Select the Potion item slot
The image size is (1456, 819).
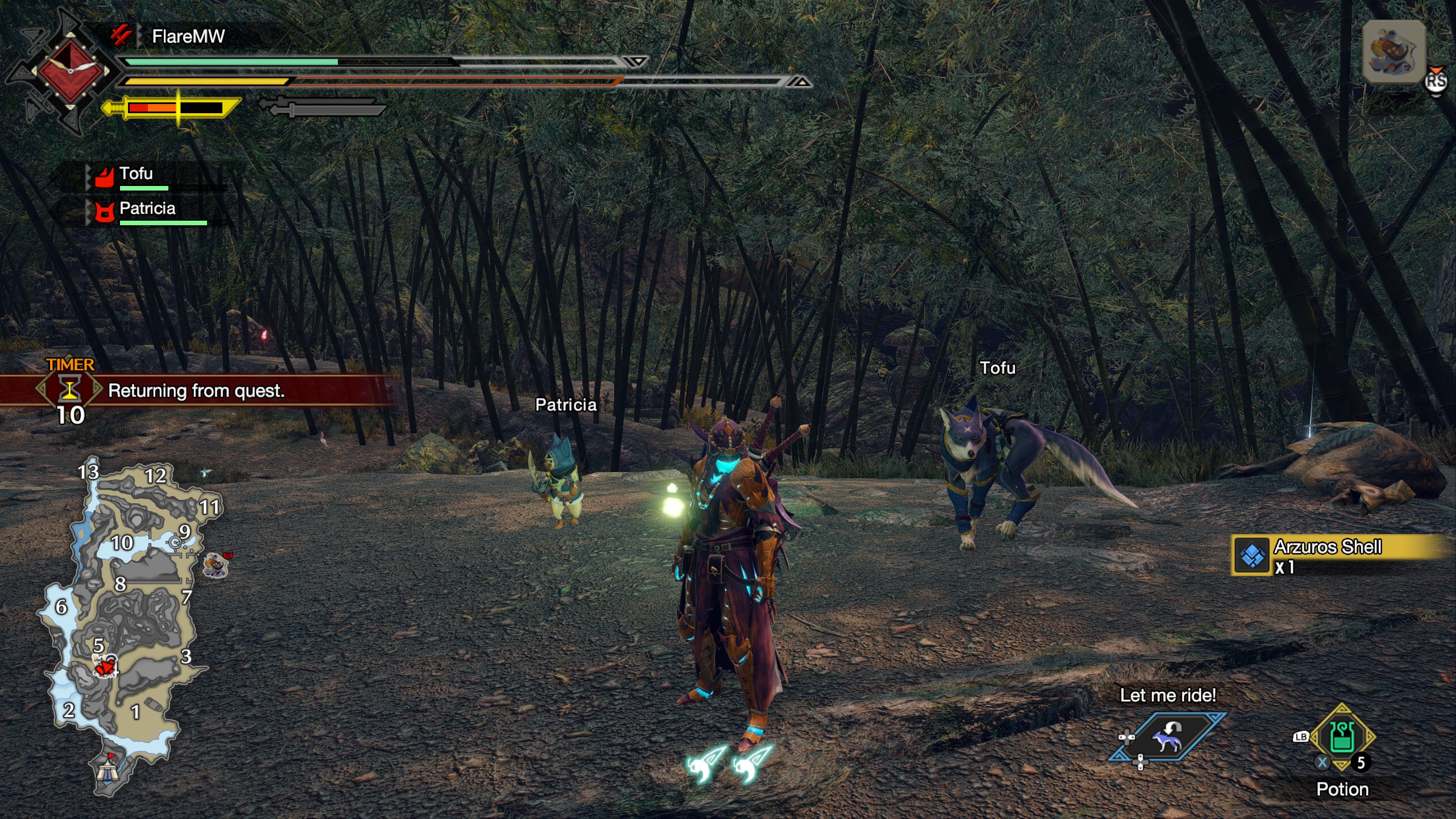click(1342, 738)
